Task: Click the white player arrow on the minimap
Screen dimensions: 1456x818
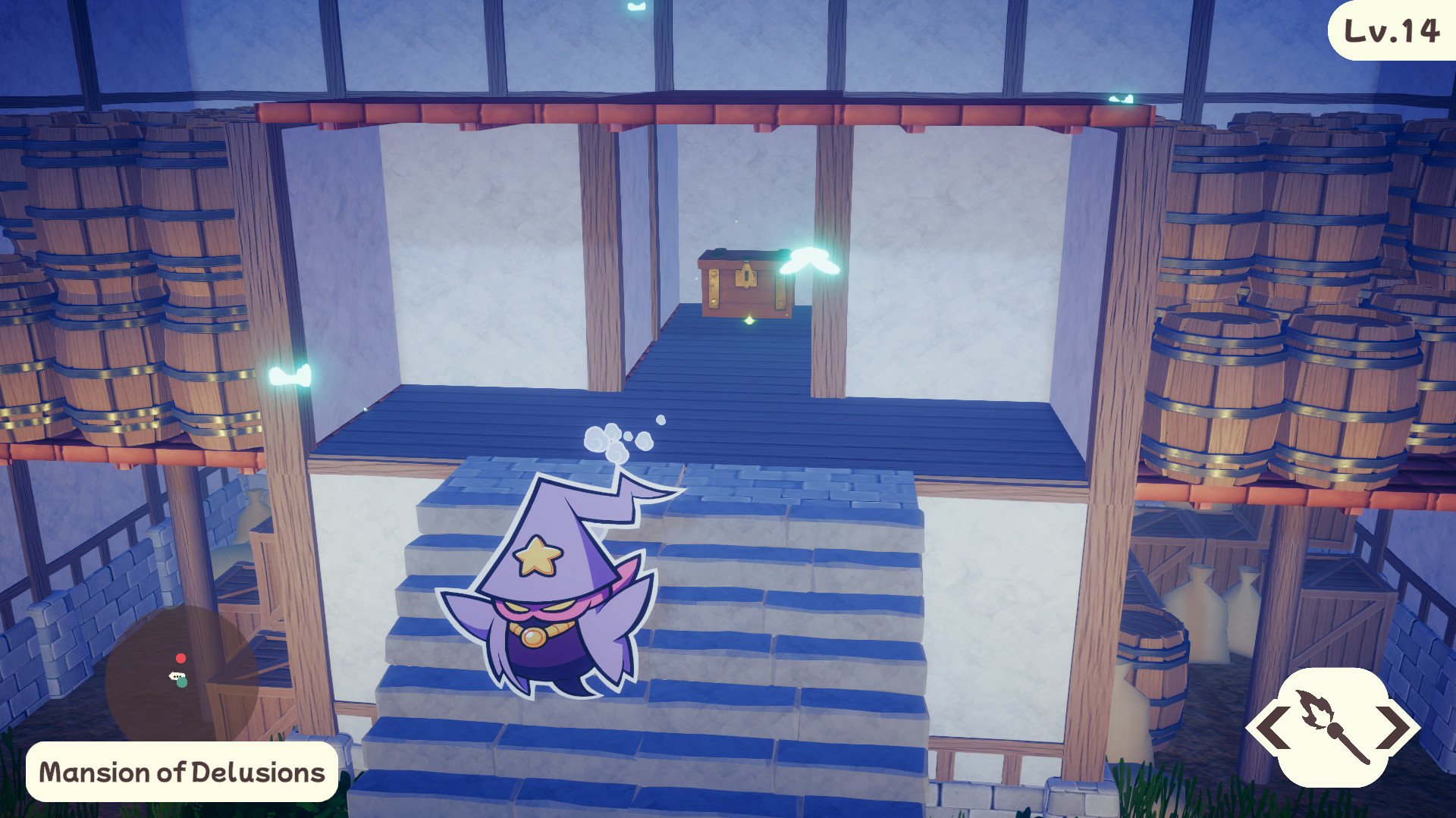Action: [x=176, y=675]
